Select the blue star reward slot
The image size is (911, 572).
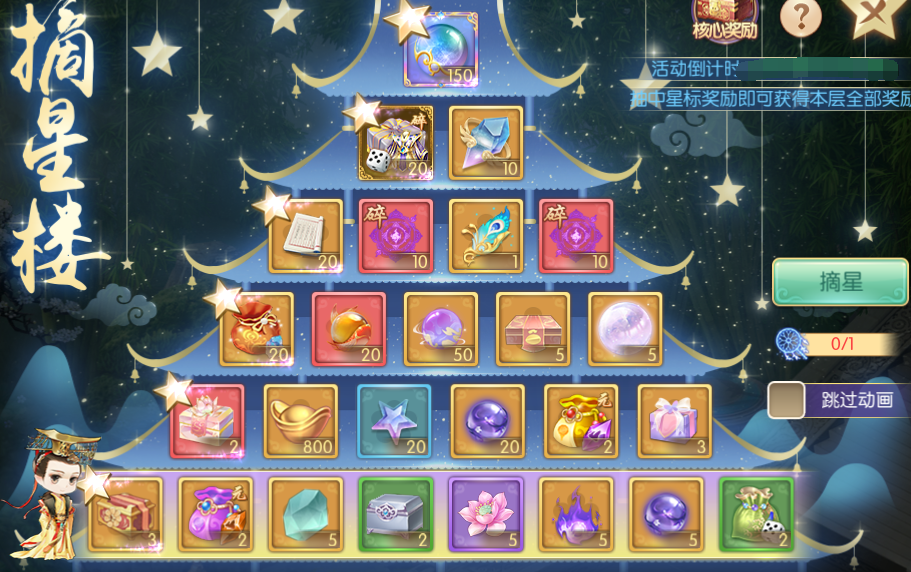point(394,421)
